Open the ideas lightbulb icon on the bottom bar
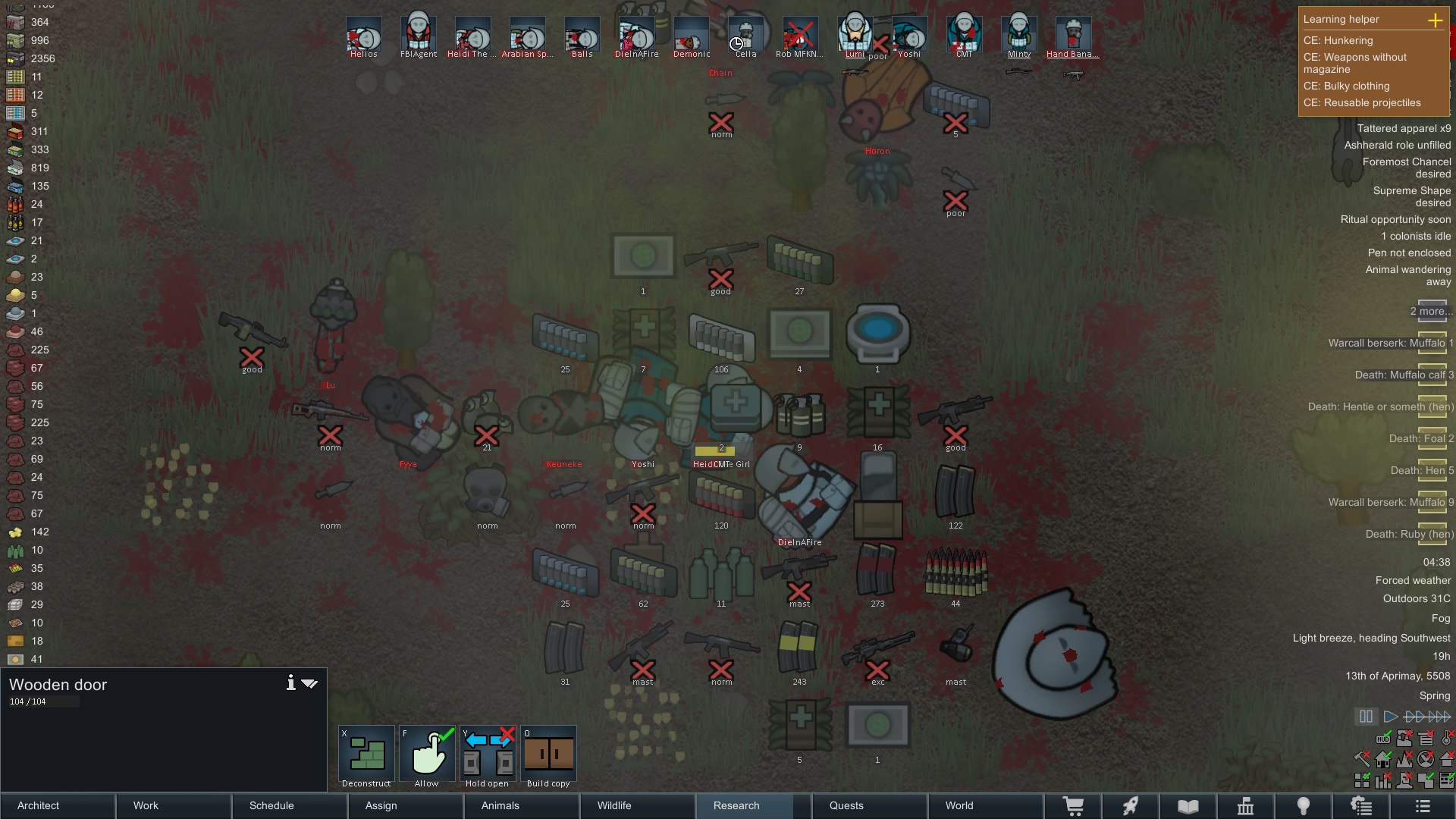The image size is (1456, 819). (x=1304, y=805)
